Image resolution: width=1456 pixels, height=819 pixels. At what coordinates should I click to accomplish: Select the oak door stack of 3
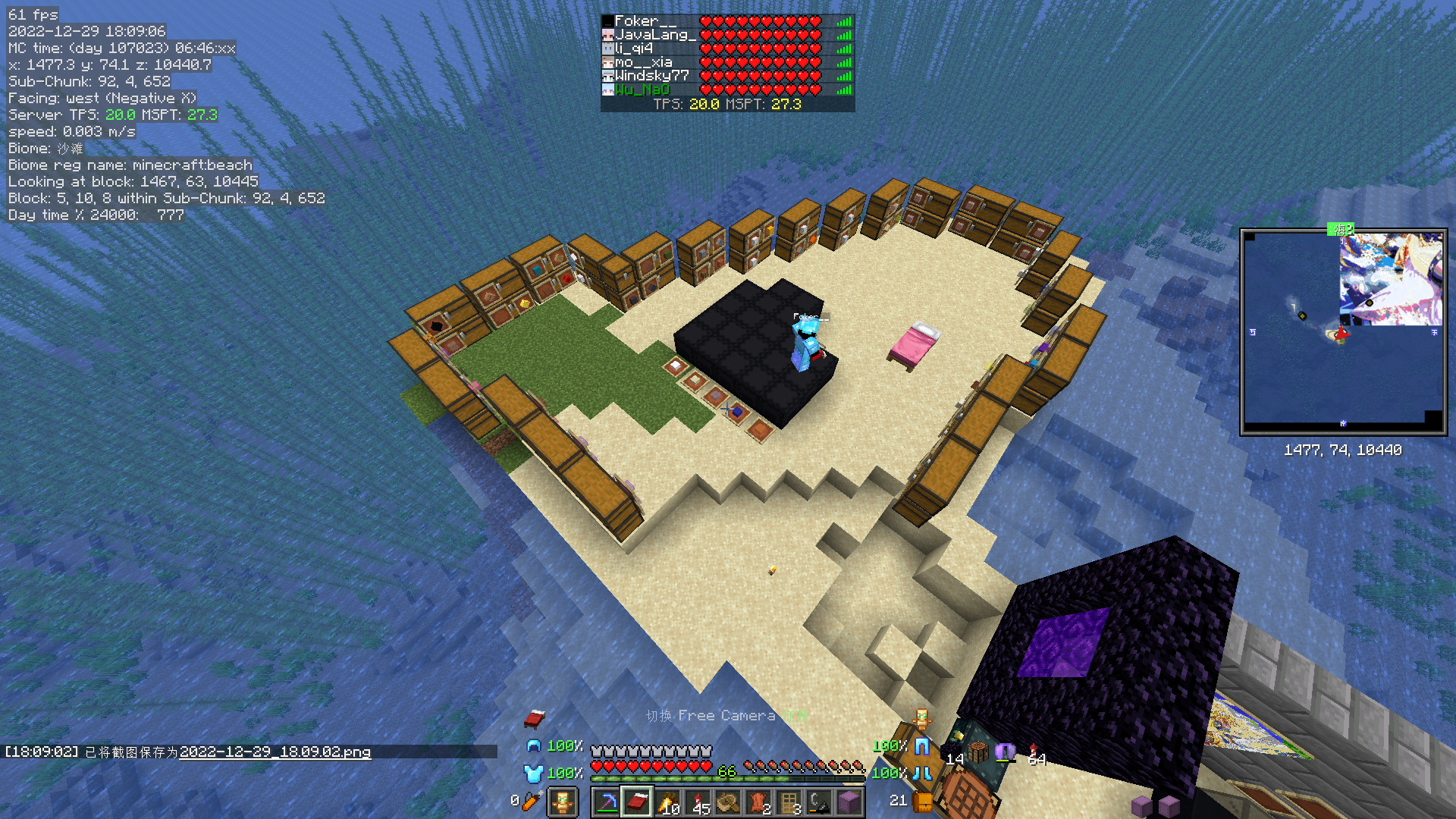[x=789, y=802]
